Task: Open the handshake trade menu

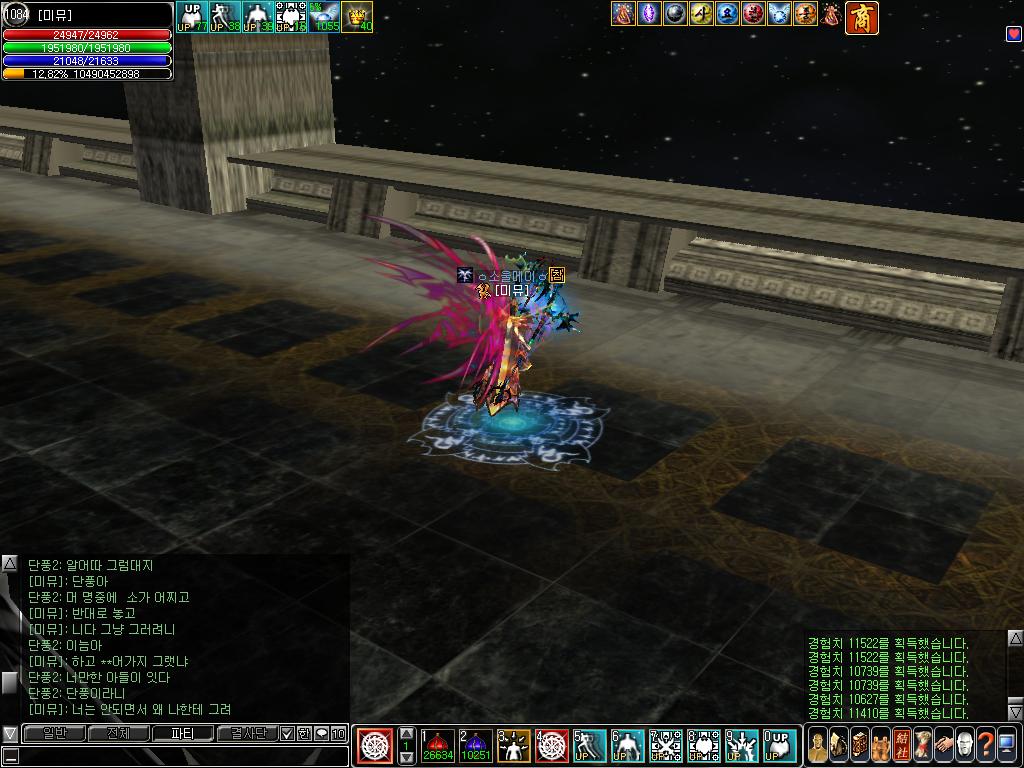Action: 943,746
